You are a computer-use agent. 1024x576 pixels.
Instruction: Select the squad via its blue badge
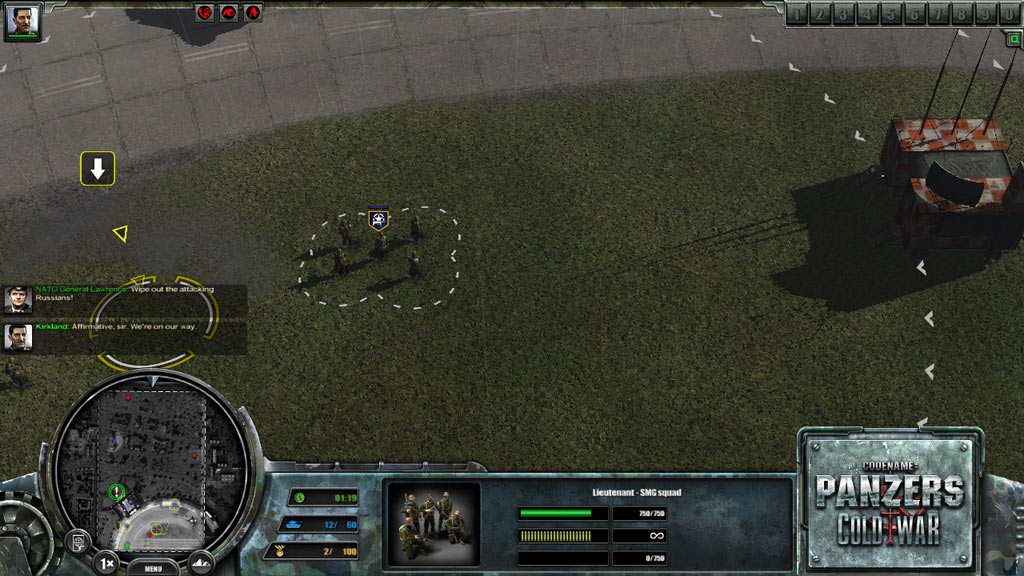[378, 219]
